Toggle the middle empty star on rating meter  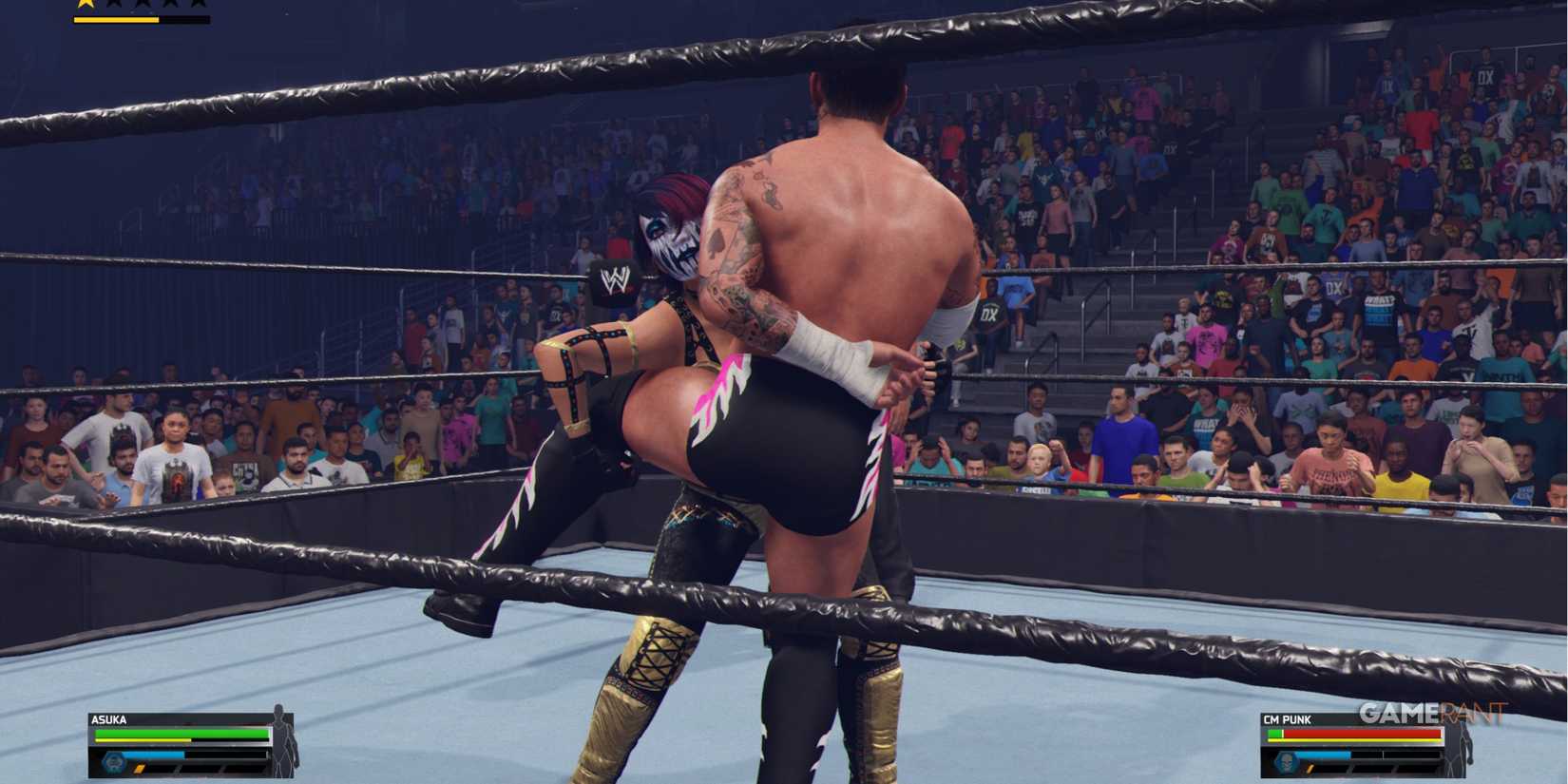tap(142, 6)
